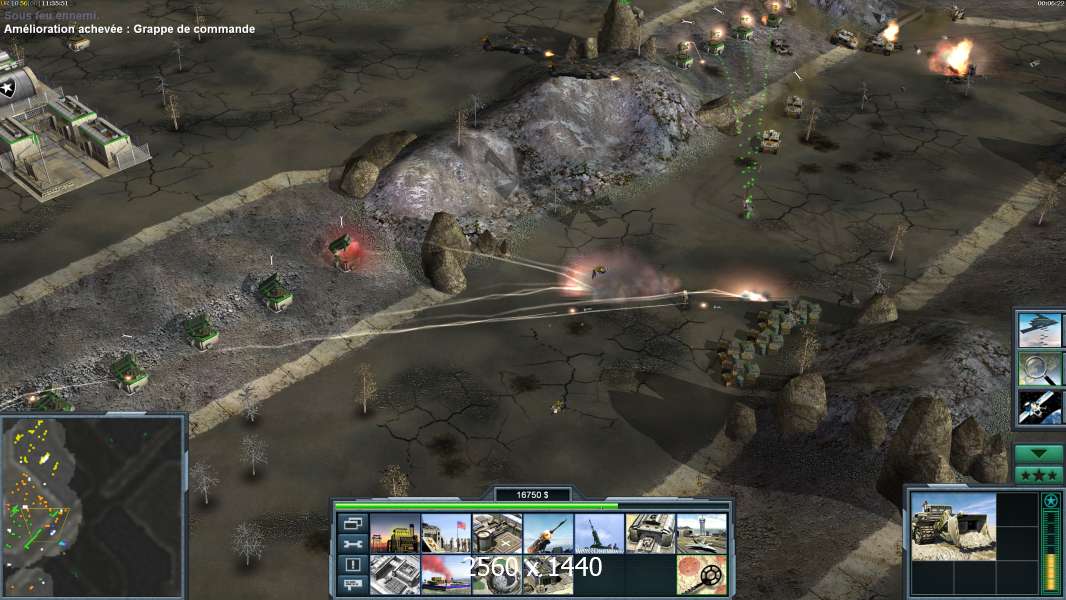This screenshot has height=600, width=1066.
Task: Build the power plant at sunset icon
Action: click(x=394, y=534)
